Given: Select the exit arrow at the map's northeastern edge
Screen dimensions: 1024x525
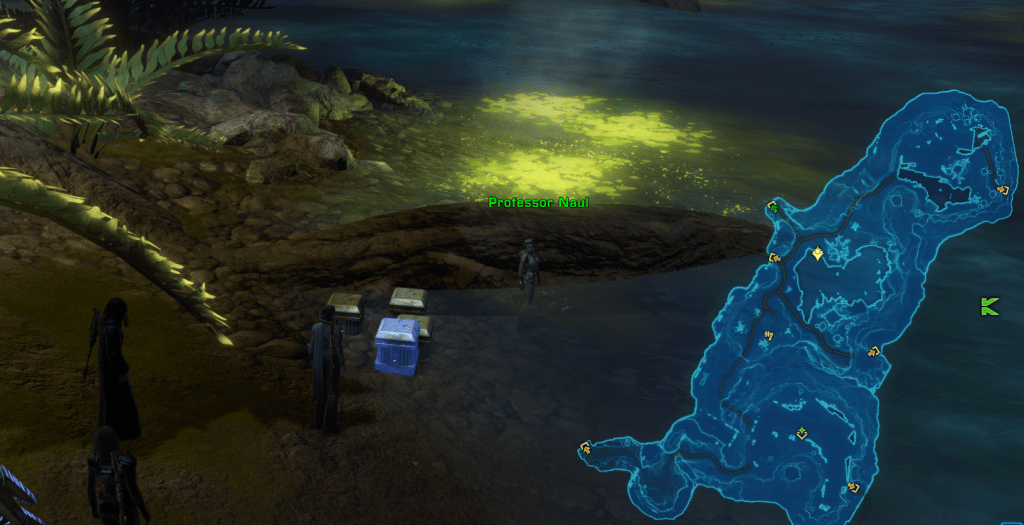Looking at the screenshot, I should coord(1002,188).
